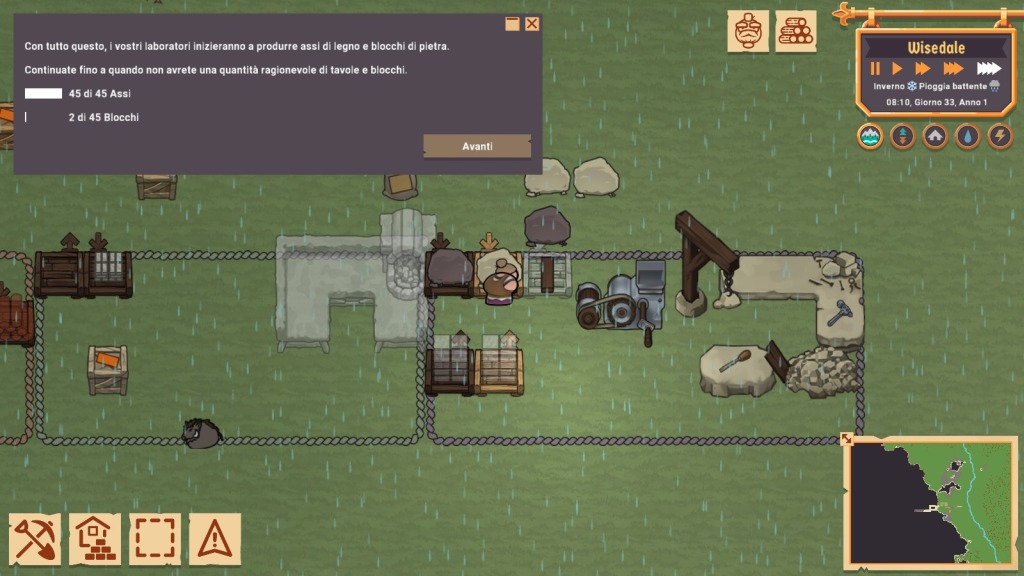Select the quadruple arrow maximum speed

point(988,69)
